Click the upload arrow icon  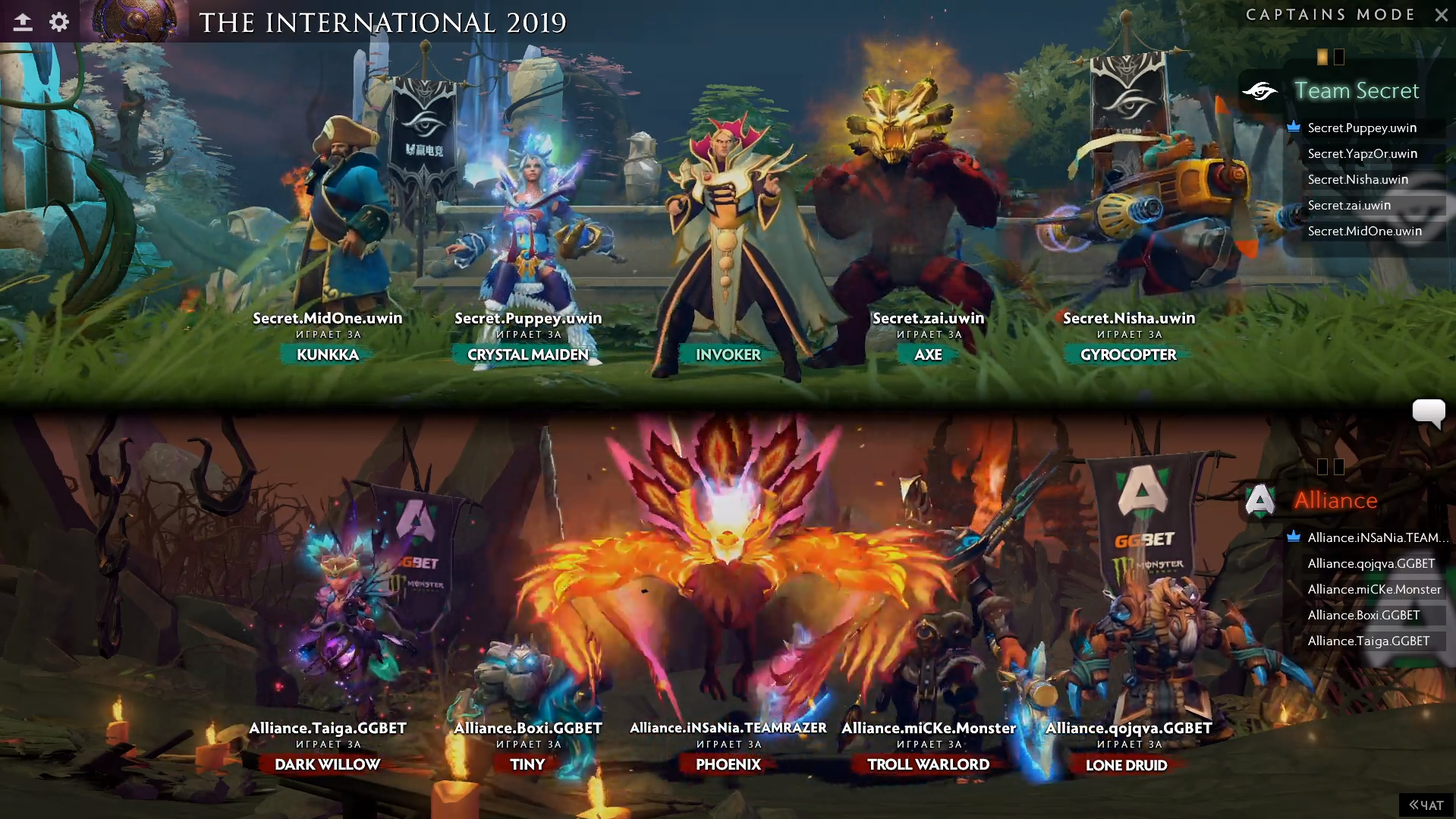(23, 22)
